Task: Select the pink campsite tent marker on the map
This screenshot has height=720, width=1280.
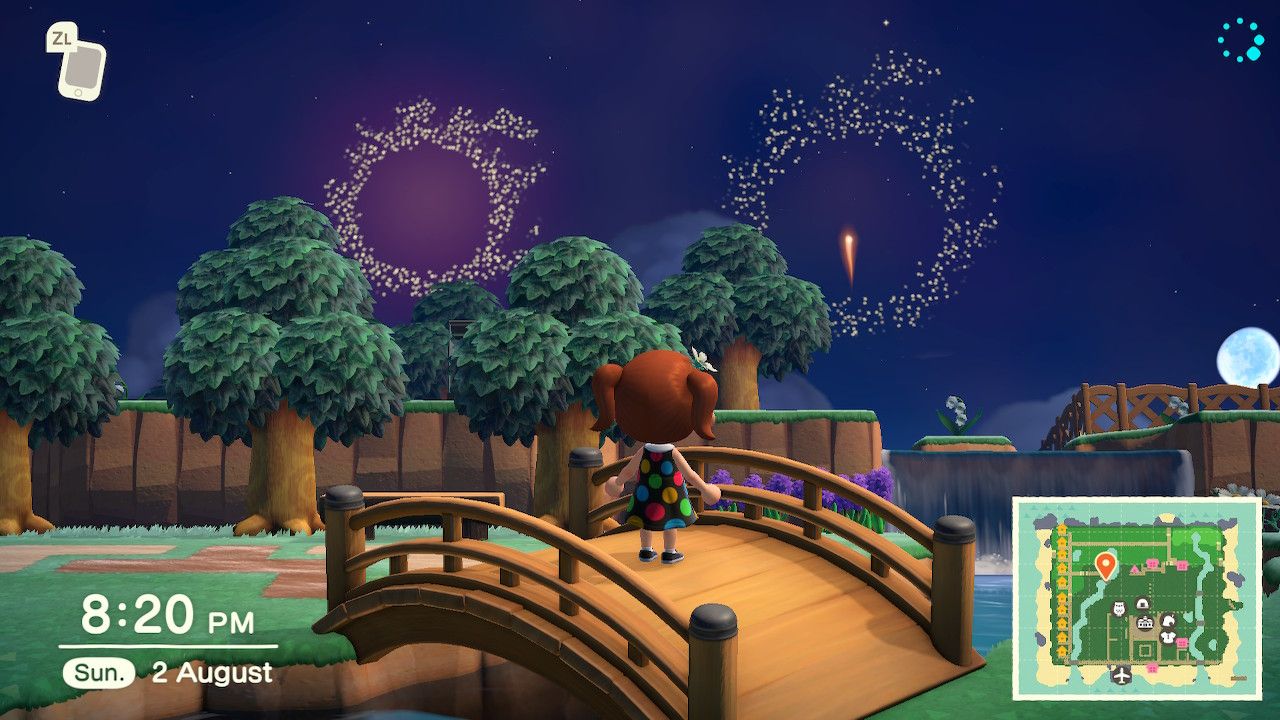Action: (x=1135, y=569)
